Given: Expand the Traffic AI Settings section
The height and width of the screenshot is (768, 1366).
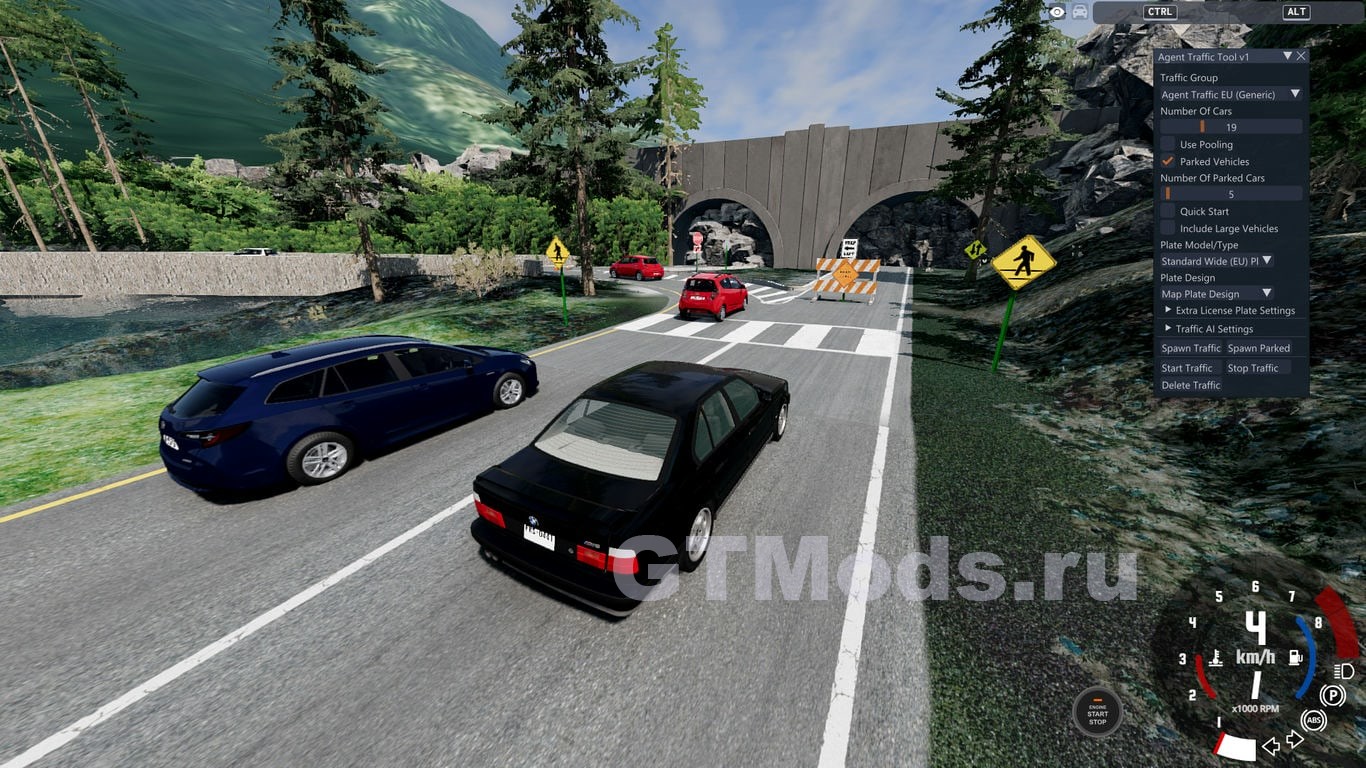Looking at the screenshot, I should pos(1168,329).
